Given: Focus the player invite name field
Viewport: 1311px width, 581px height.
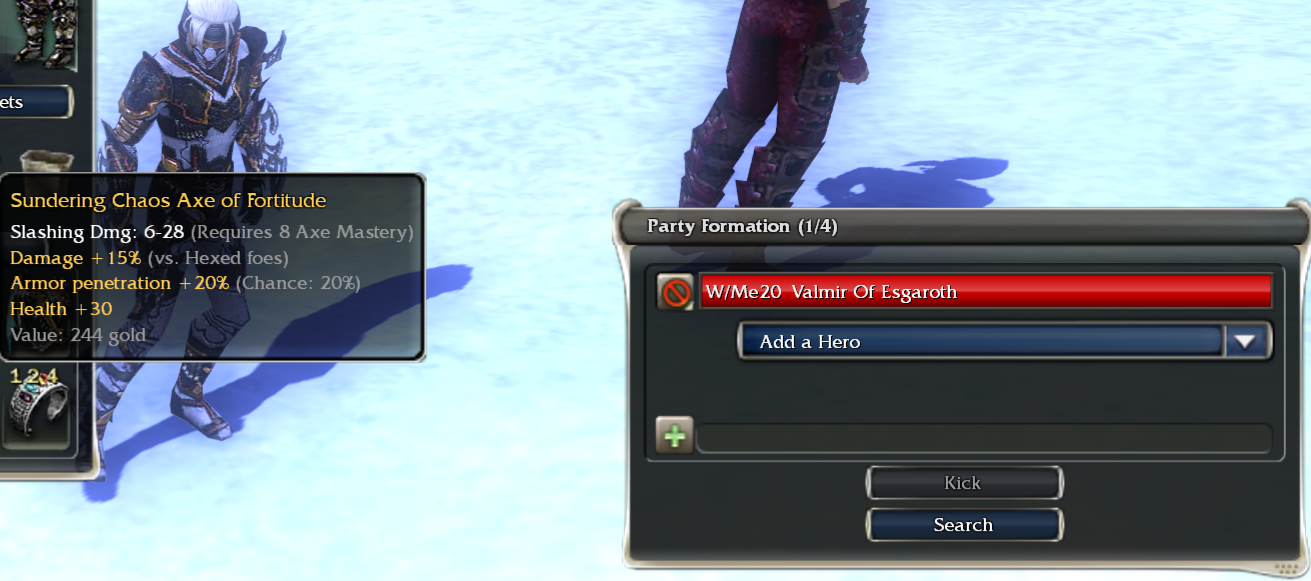Looking at the screenshot, I should [983, 438].
